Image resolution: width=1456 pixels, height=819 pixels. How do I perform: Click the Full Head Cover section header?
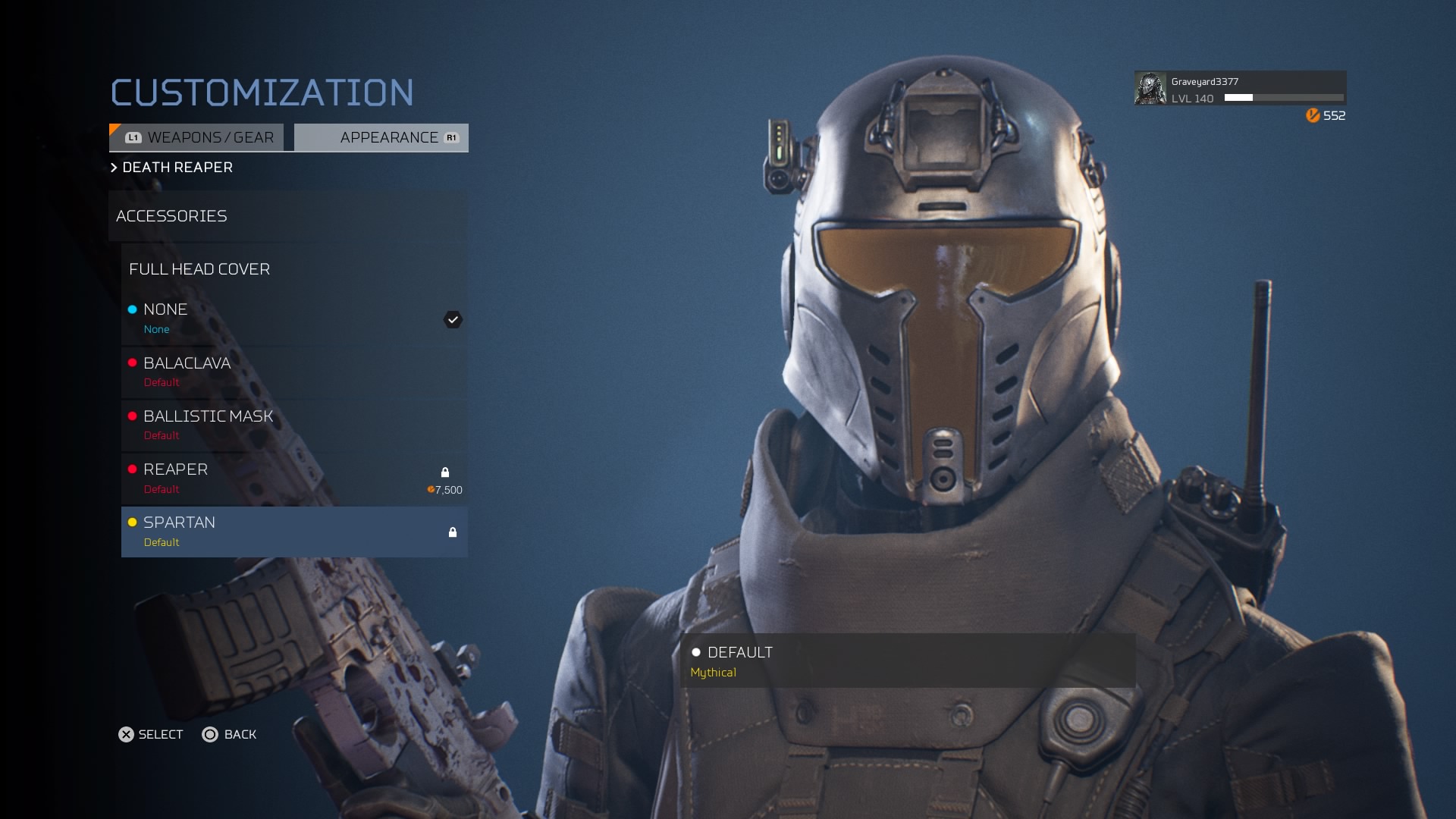[x=293, y=269]
